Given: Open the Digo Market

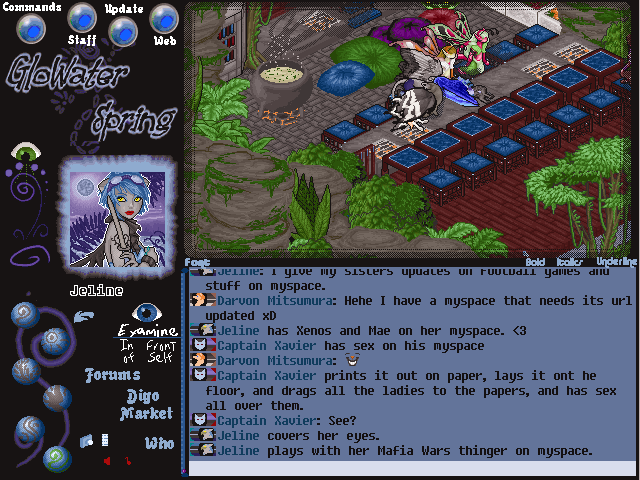Looking at the screenshot, I should click(147, 405).
